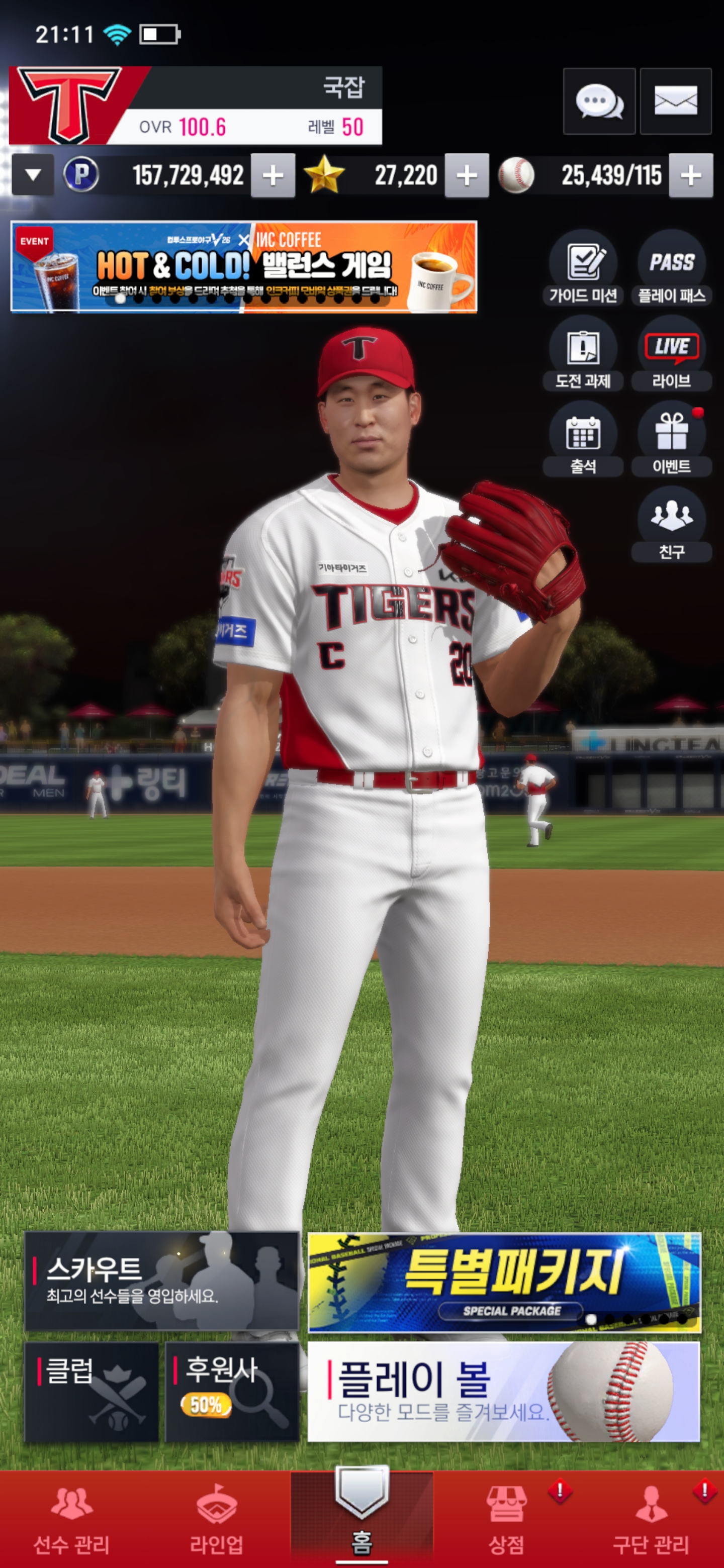Open 출석 attendance calendar
Viewport: 724px width, 1568px height.
coord(583,439)
